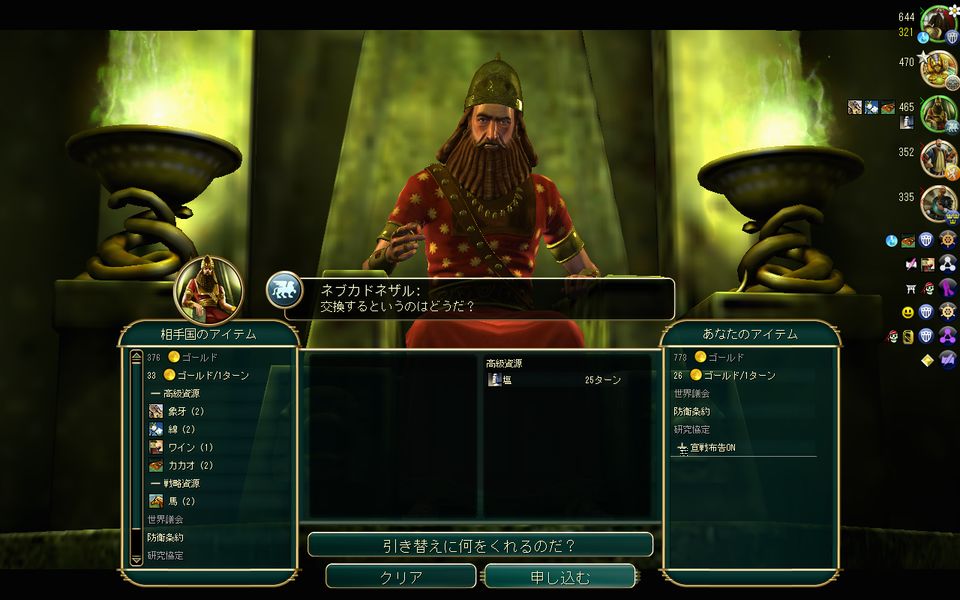960x600 pixels.
Task: Collapse the 戦略資源 section header
Action: pos(180,483)
